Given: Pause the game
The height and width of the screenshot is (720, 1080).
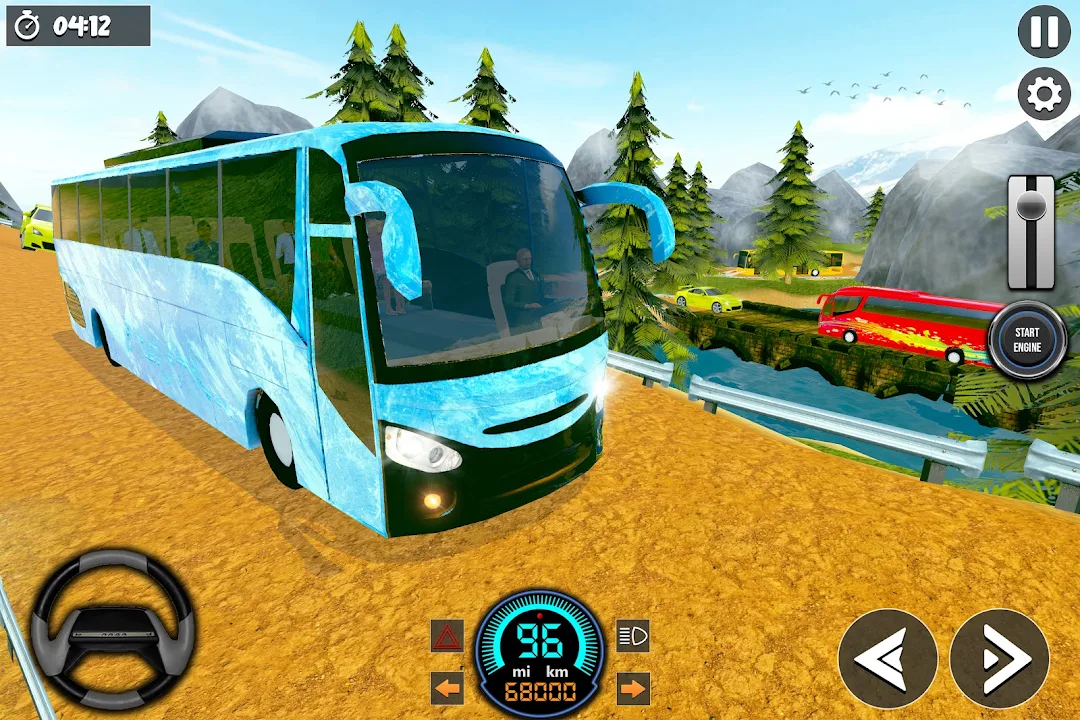Looking at the screenshot, I should tap(1044, 32).
